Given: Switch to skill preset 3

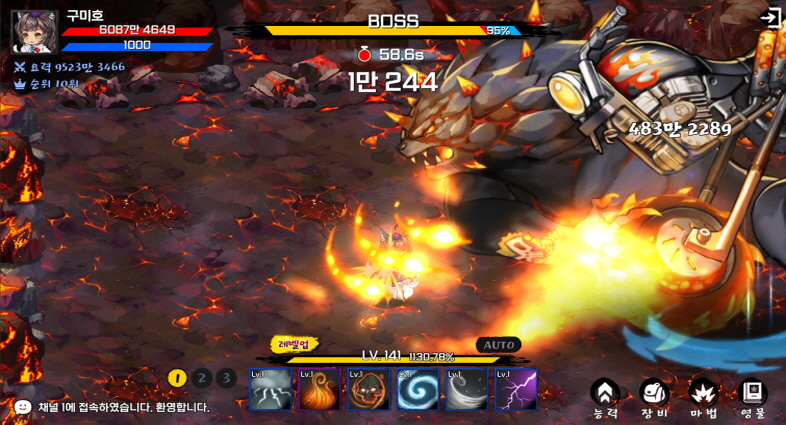Looking at the screenshot, I should [226, 378].
